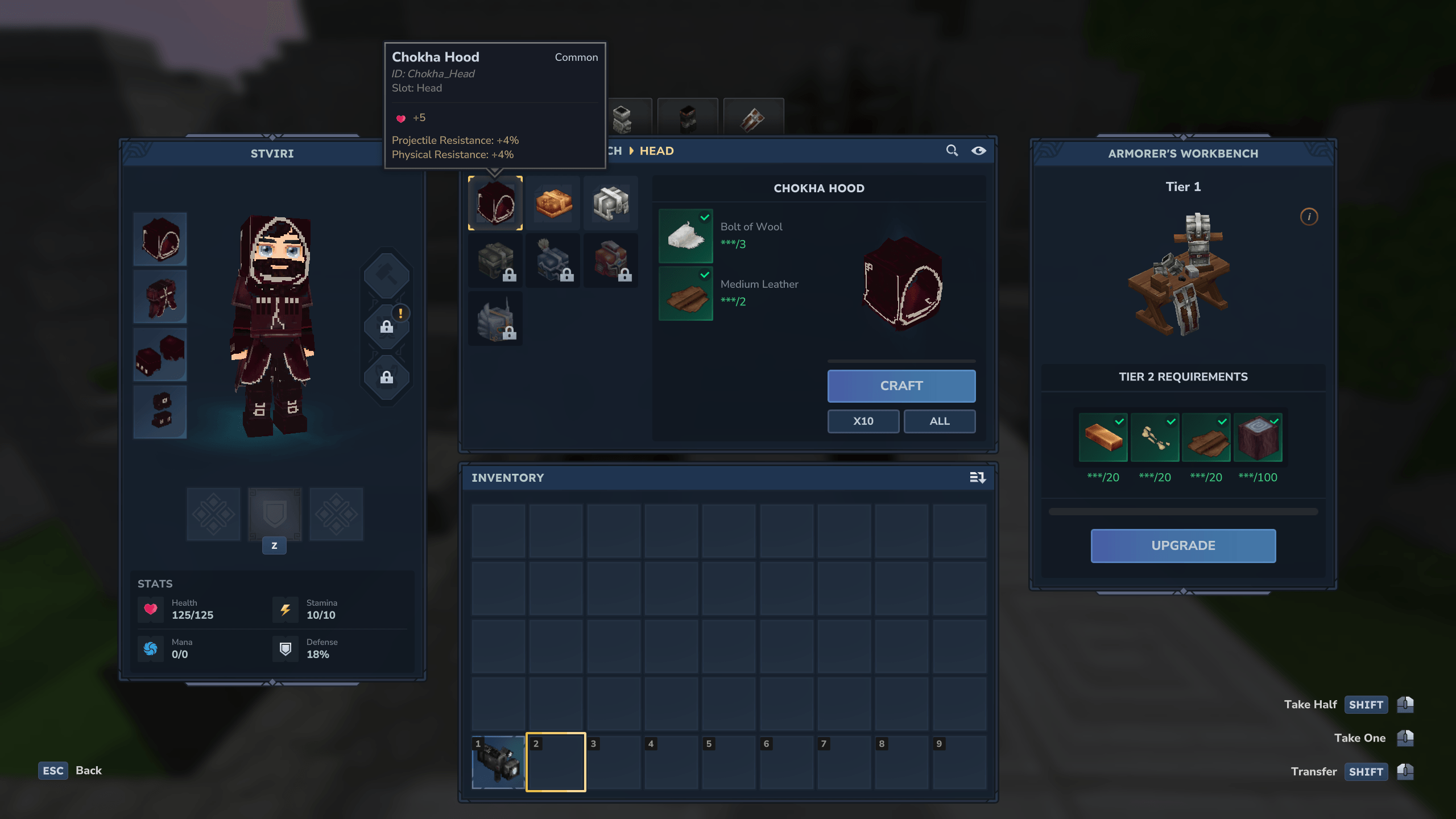
Task: Click the Medium Leather ingredient
Action: [685, 293]
